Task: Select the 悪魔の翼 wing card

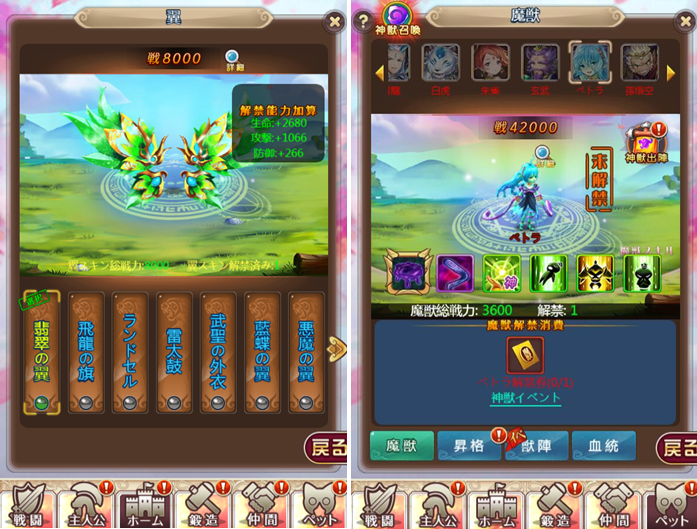Action: (306, 352)
